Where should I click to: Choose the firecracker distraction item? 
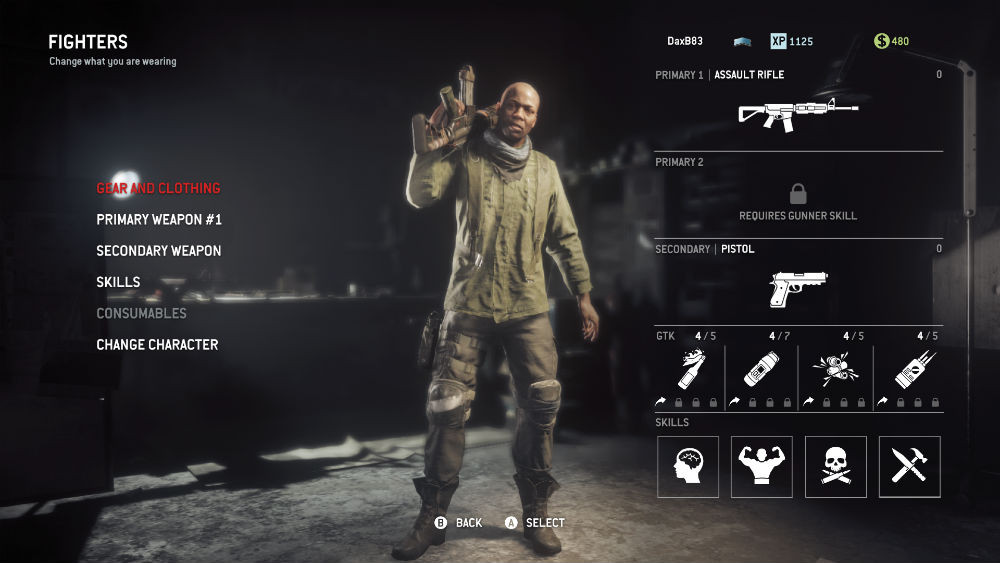[835, 370]
